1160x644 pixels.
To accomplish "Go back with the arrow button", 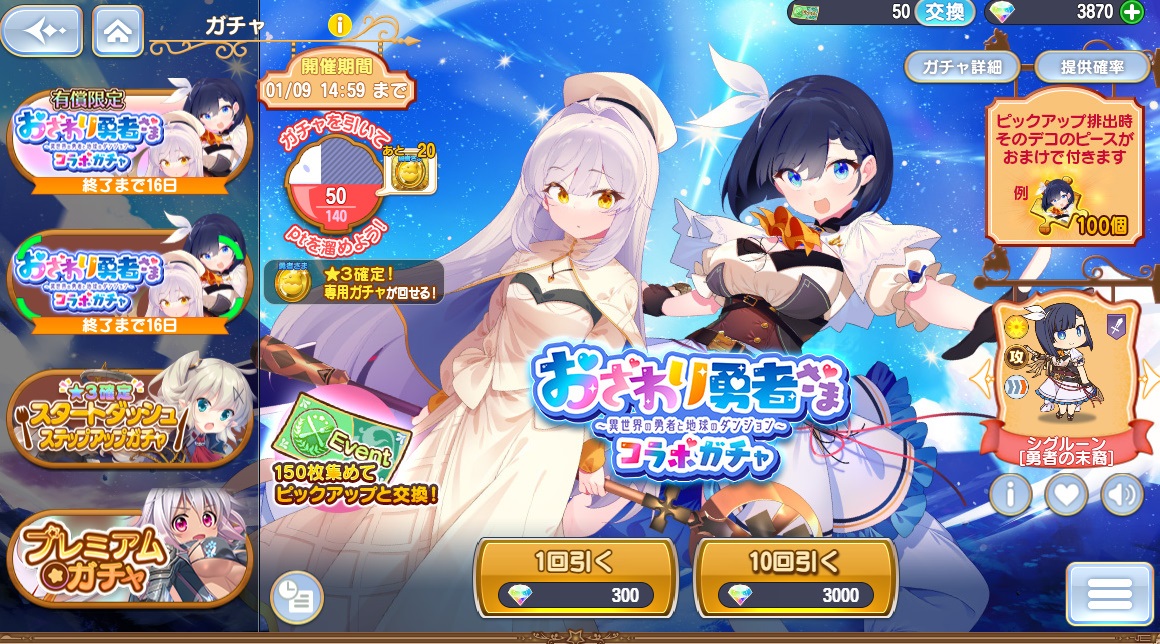I will (x=41, y=31).
